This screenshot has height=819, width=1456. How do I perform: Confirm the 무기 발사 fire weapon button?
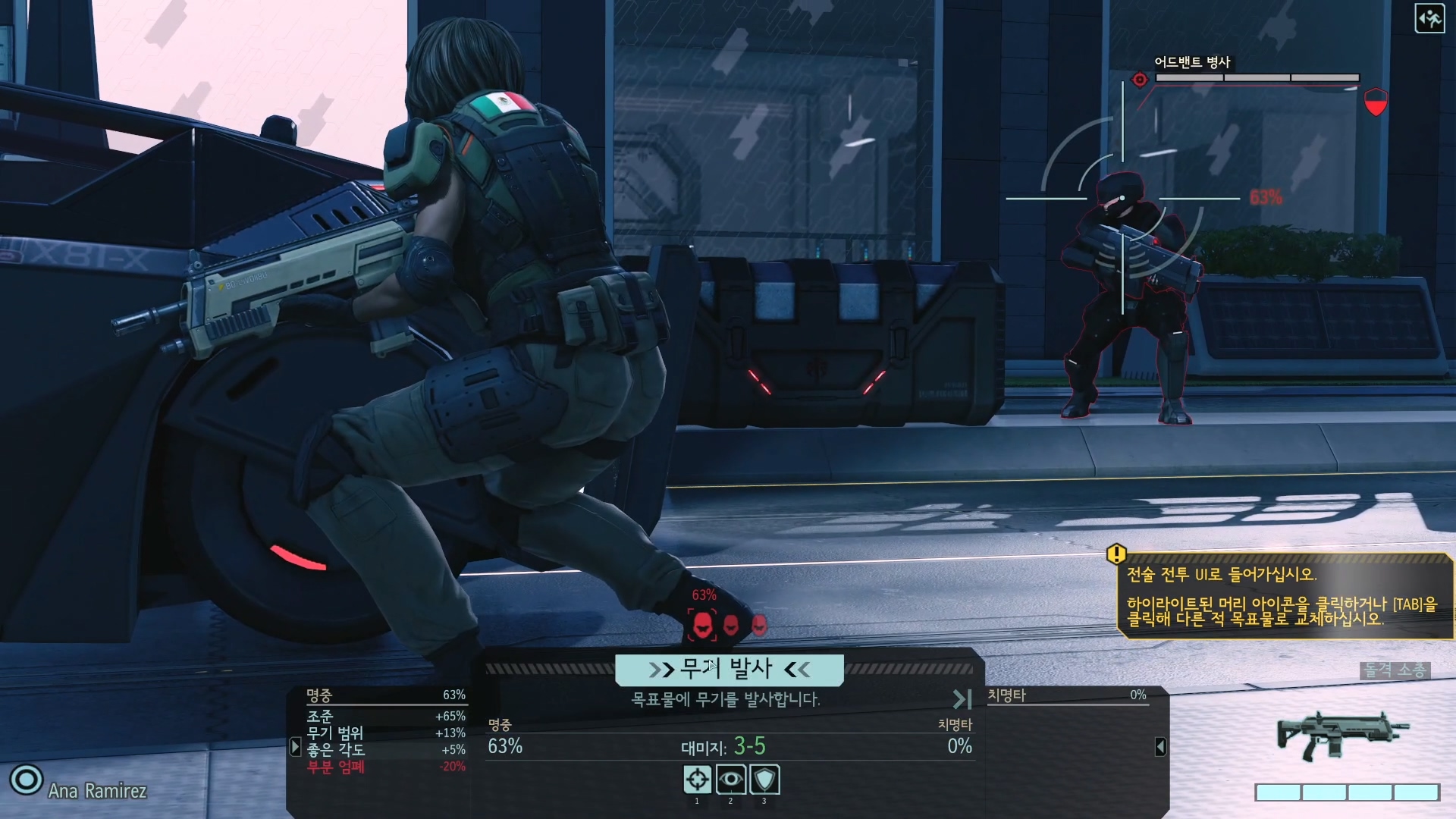click(729, 670)
